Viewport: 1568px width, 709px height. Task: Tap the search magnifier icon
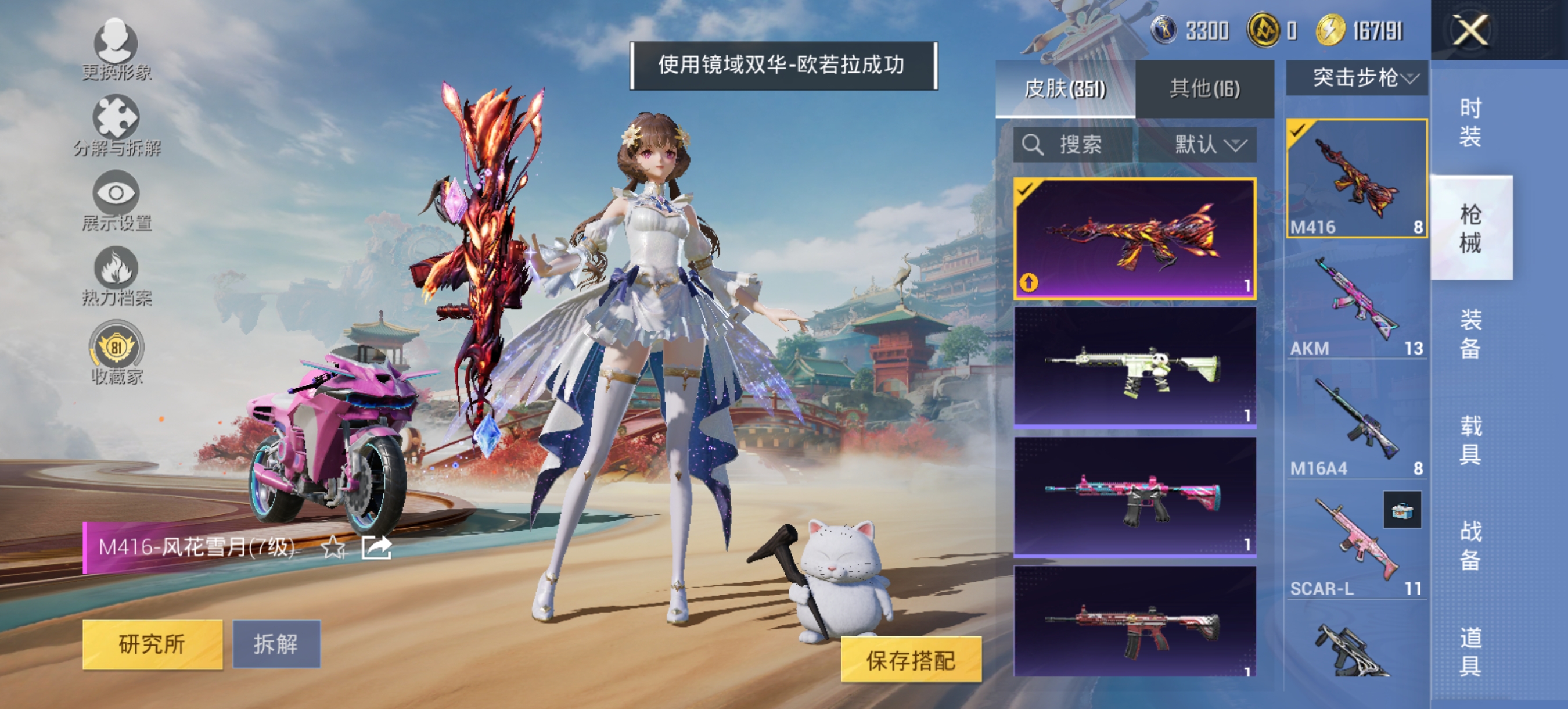pos(1033,144)
